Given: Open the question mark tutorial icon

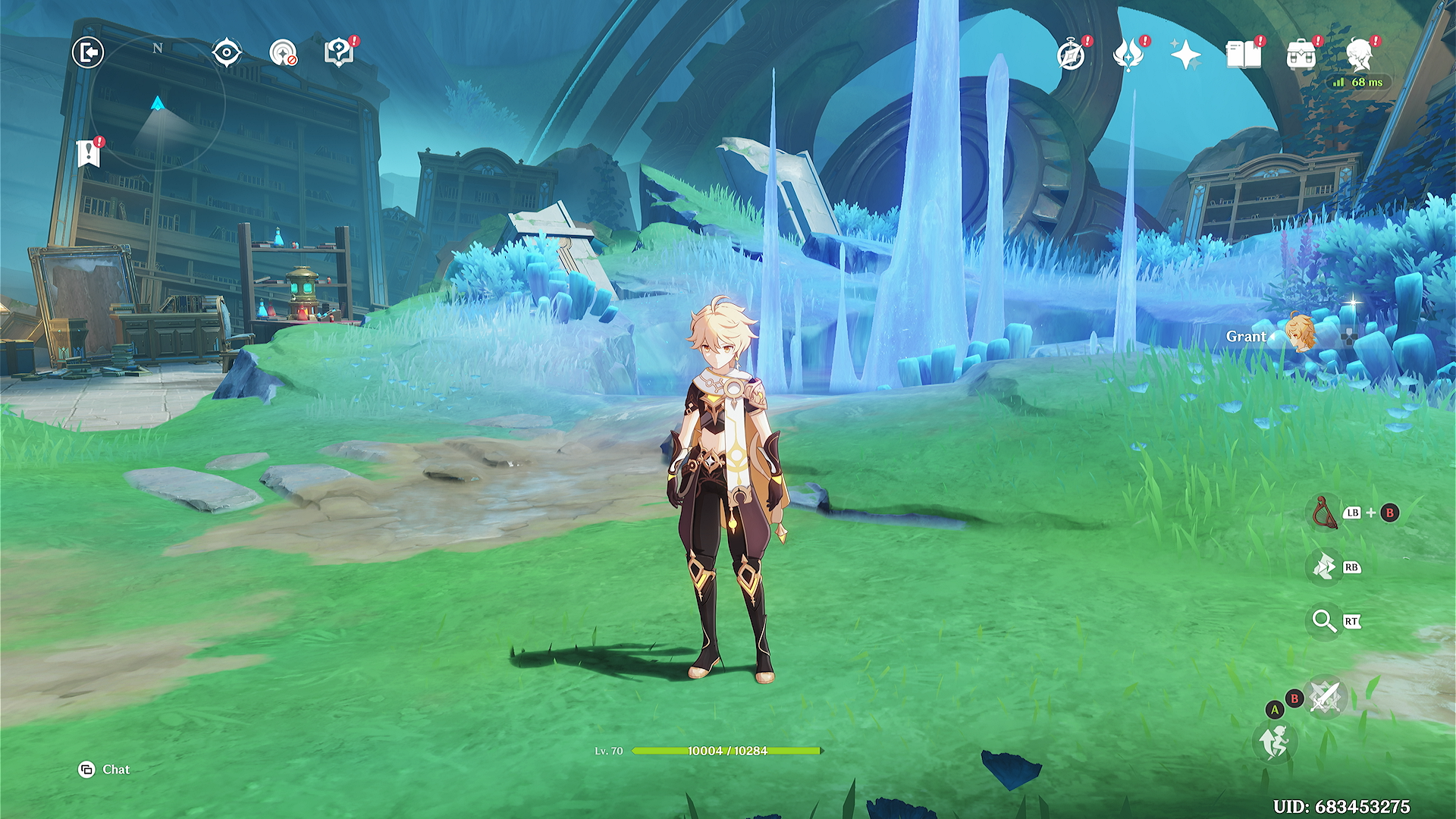Looking at the screenshot, I should click(x=338, y=52).
